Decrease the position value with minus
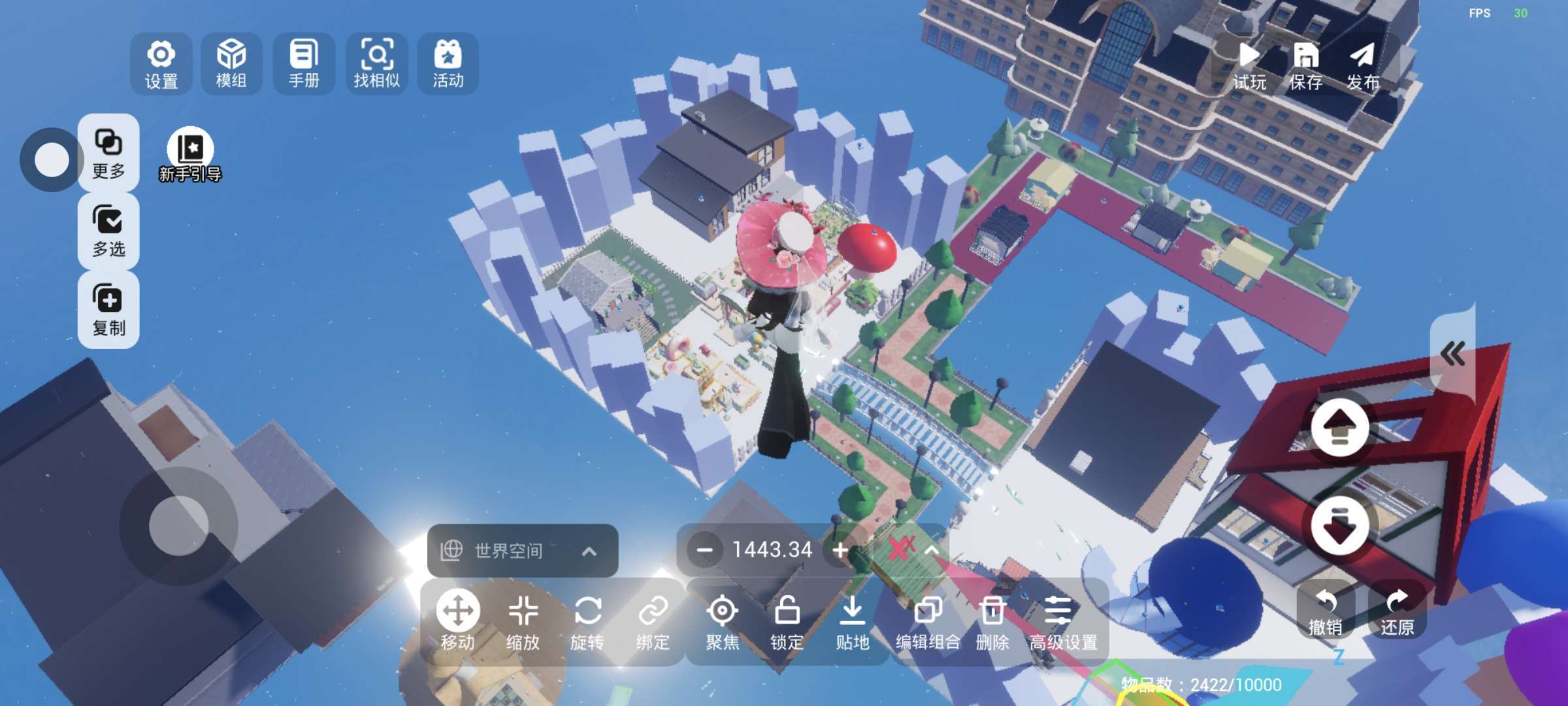The height and width of the screenshot is (706, 1568). (x=704, y=550)
